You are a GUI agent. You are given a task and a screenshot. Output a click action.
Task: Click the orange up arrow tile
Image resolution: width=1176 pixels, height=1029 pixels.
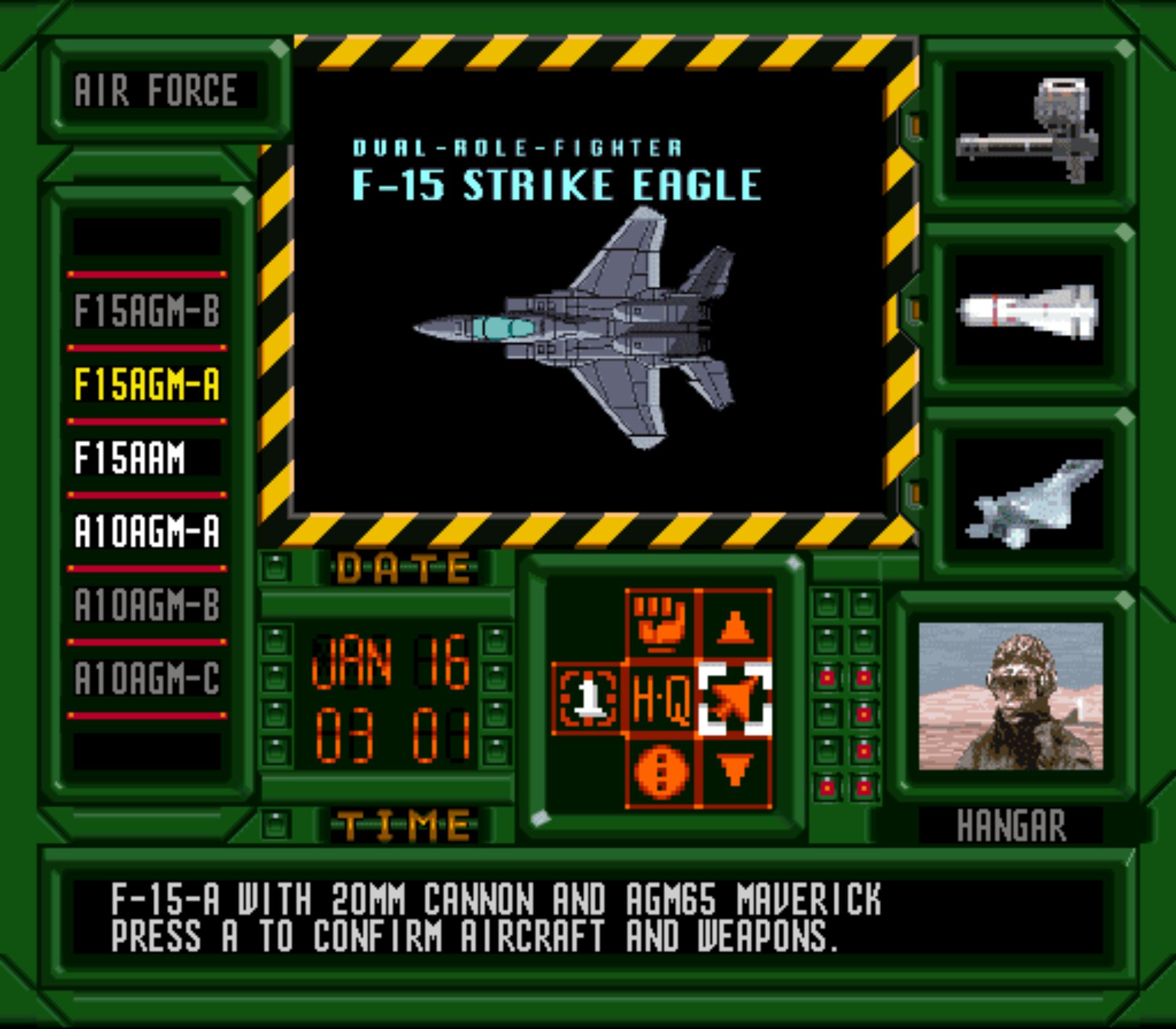click(x=735, y=624)
